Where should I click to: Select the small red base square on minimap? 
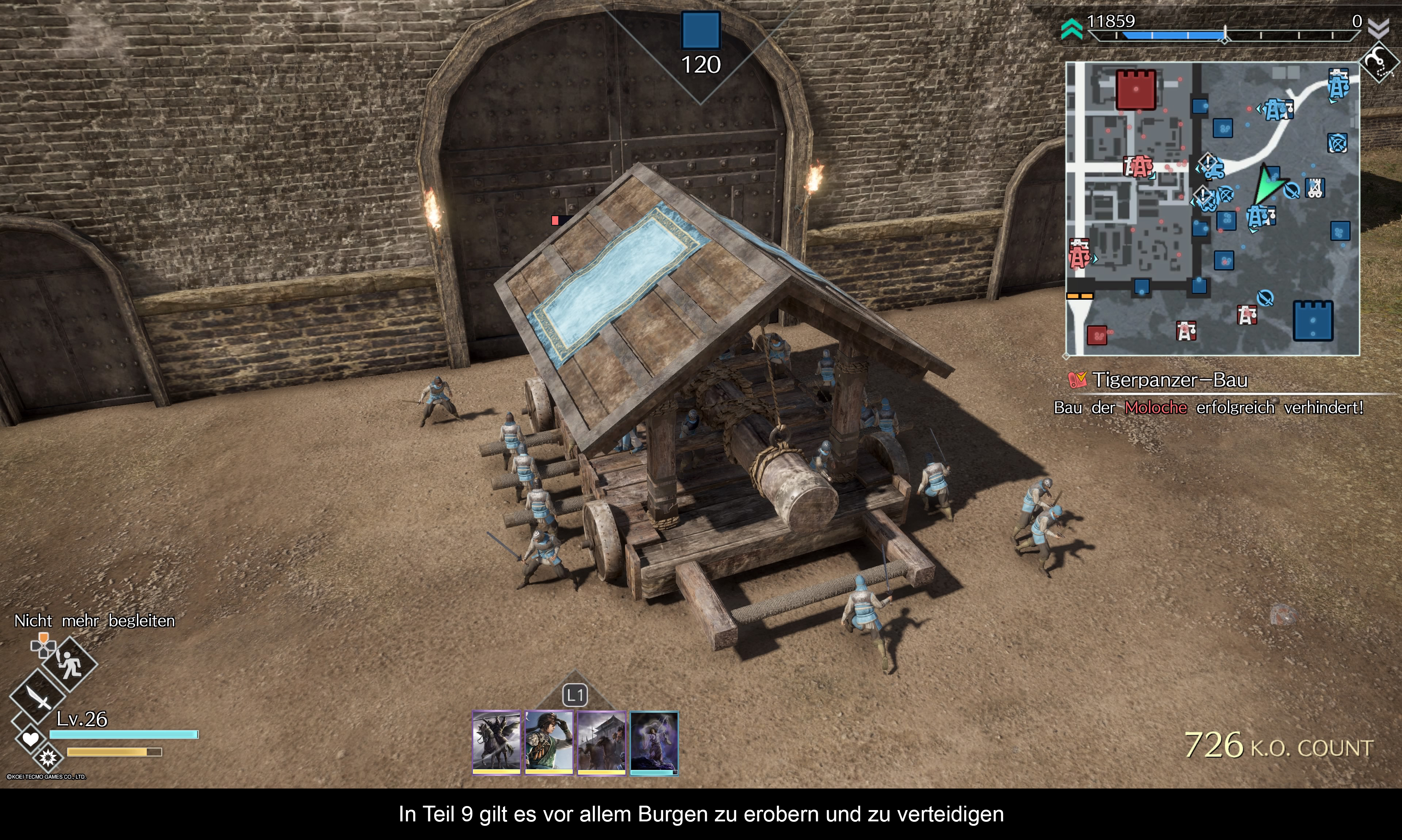click(x=1097, y=335)
